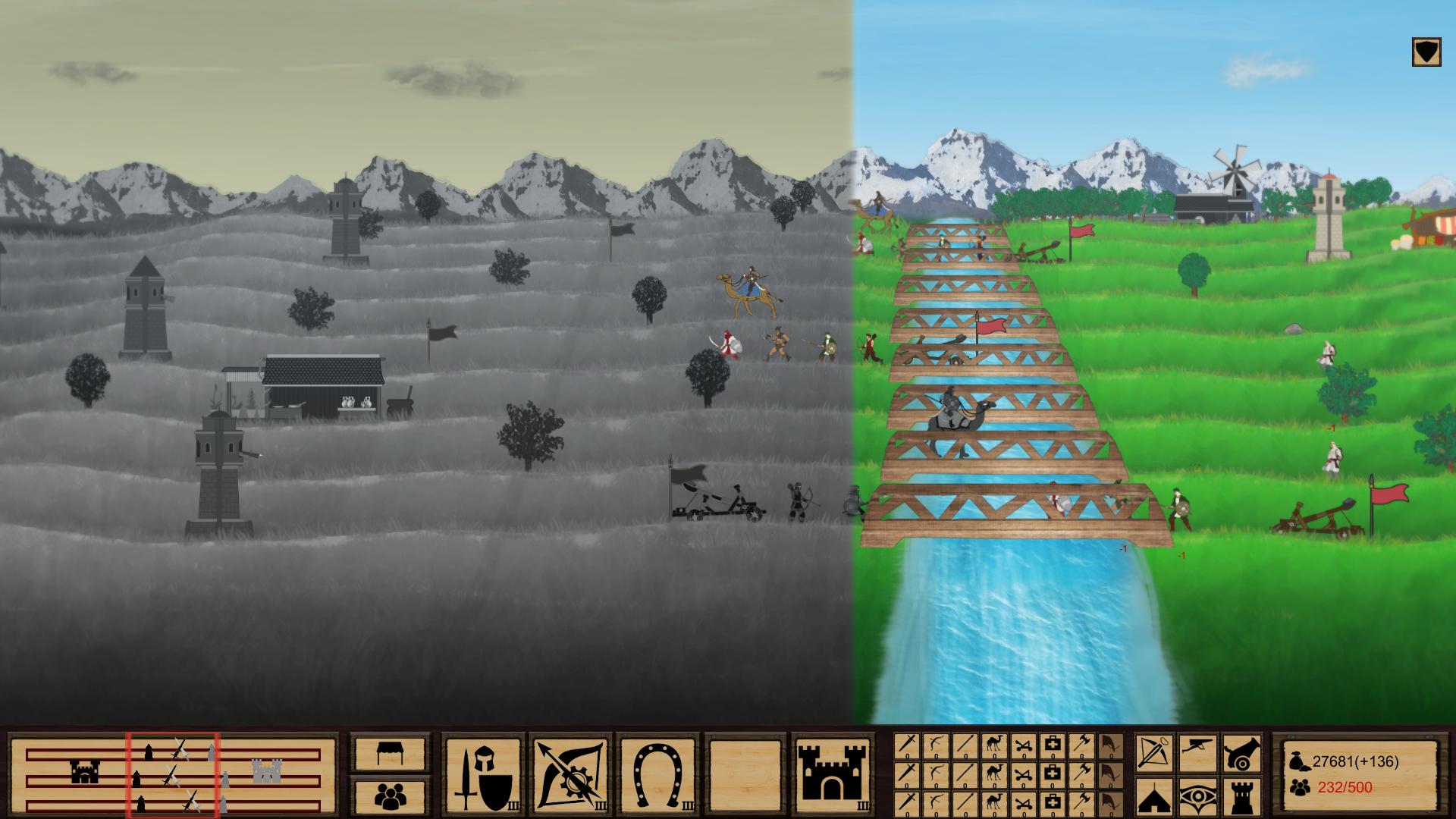Viewport: 1456px width, 819px height.
Task: Select the tower construction icon
Action: (1241, 798)
